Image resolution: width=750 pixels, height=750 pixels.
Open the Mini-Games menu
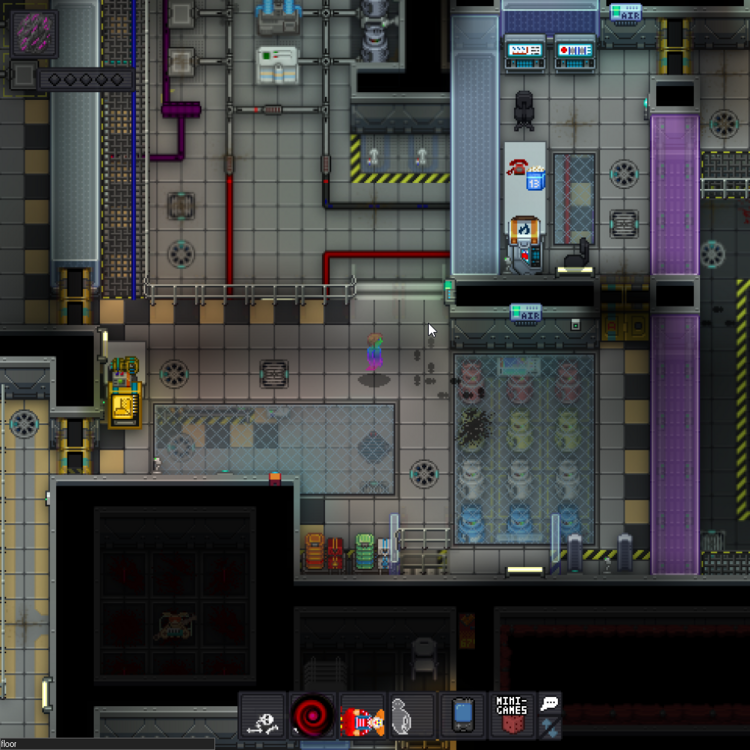[x=511, y=714]
